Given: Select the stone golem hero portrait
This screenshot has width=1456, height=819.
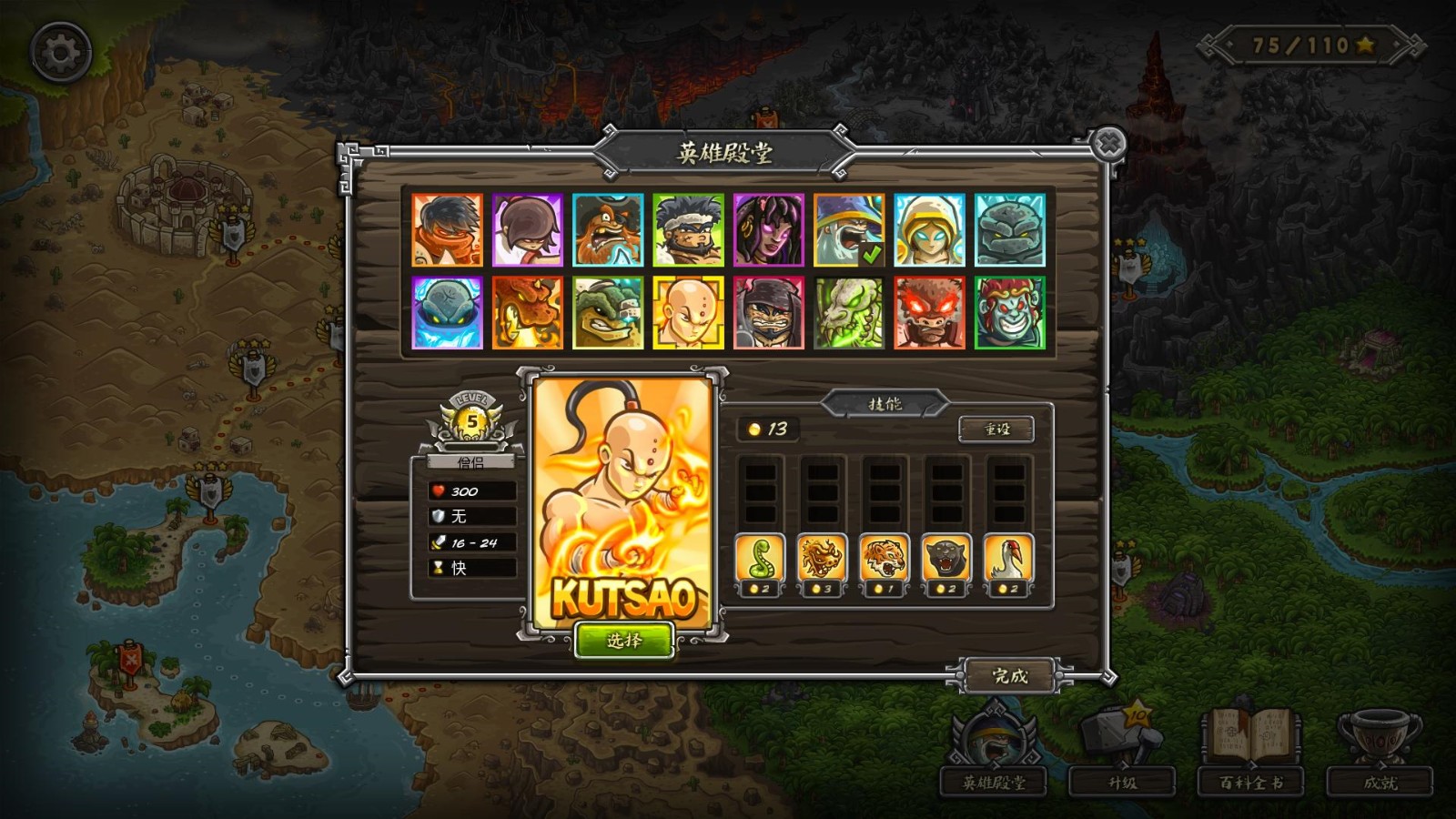Looking at the screenshot, I should pos(1009,230).
